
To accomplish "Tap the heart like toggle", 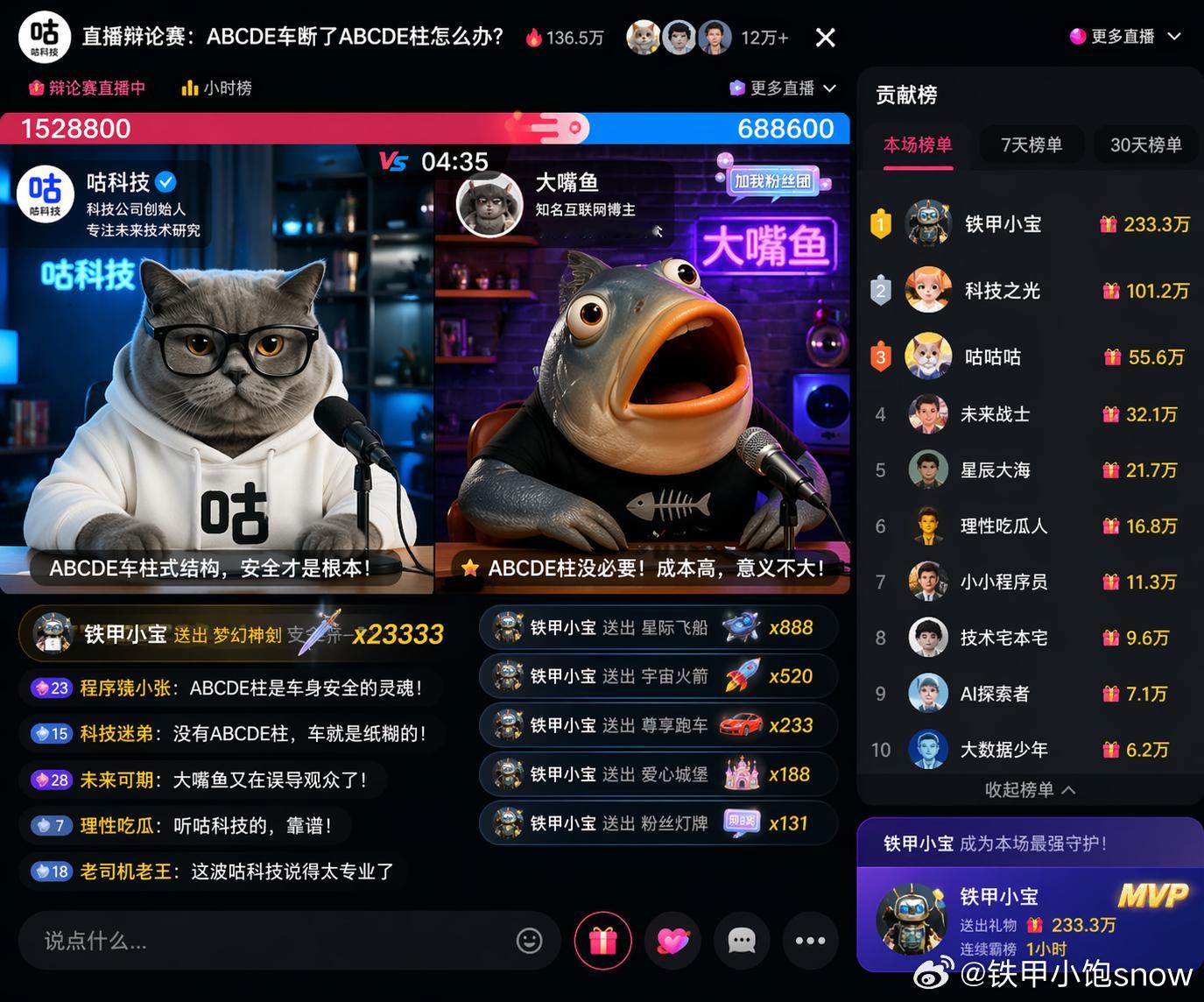I will pyautogui.click(x=672, y=940).
